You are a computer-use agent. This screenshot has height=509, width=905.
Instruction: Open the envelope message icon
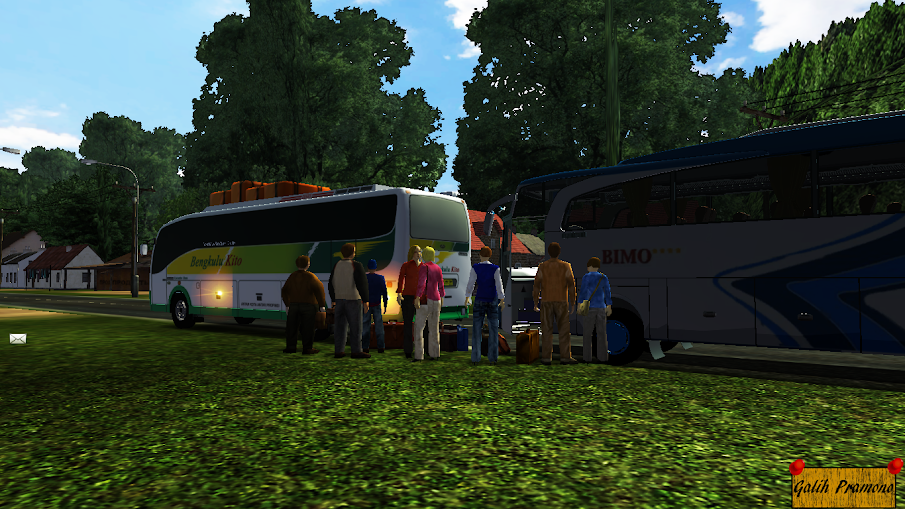17,339
